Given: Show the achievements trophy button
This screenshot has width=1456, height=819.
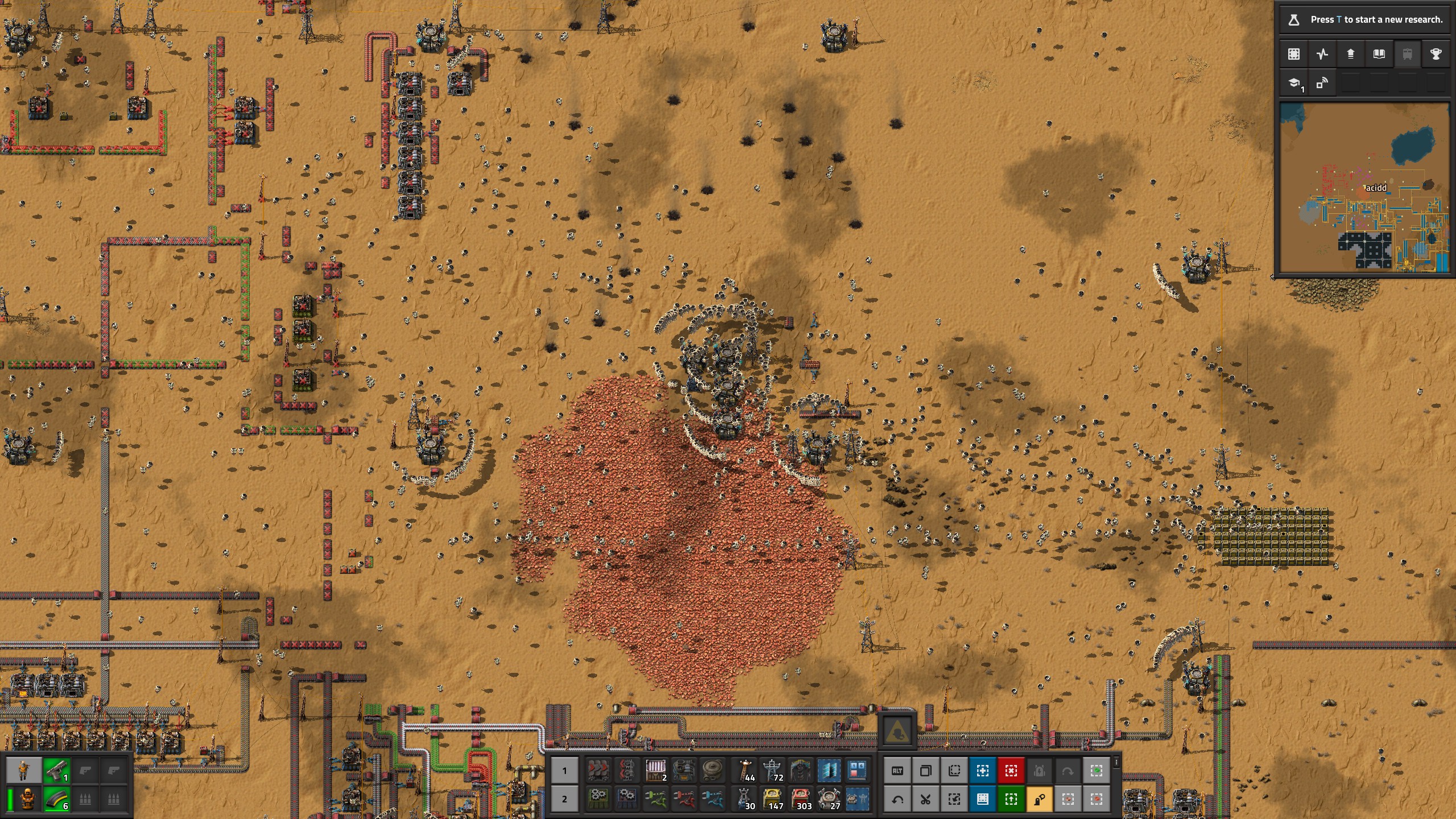Looking at the screenshot, I should pos(1436,54).
